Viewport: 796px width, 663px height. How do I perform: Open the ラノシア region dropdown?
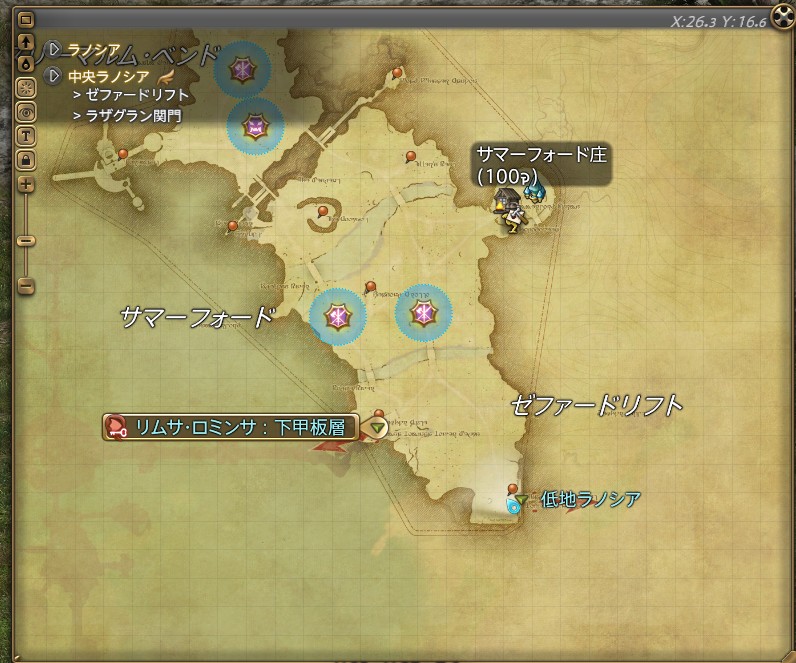[x=54, y=50]
